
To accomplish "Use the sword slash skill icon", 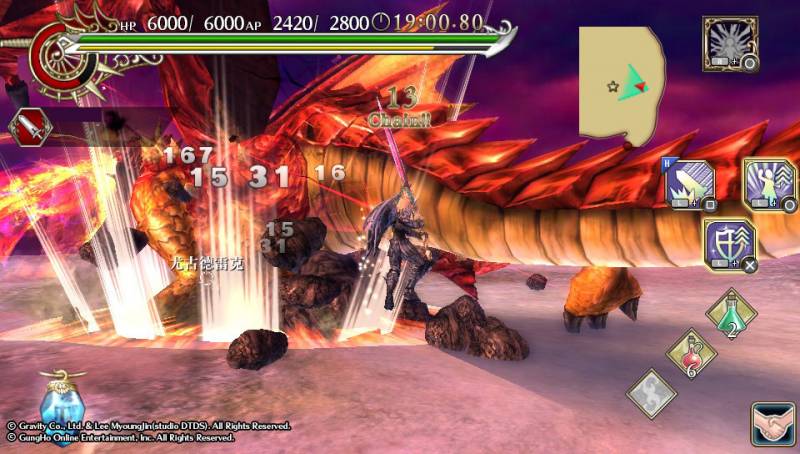I will coord(689,186).
